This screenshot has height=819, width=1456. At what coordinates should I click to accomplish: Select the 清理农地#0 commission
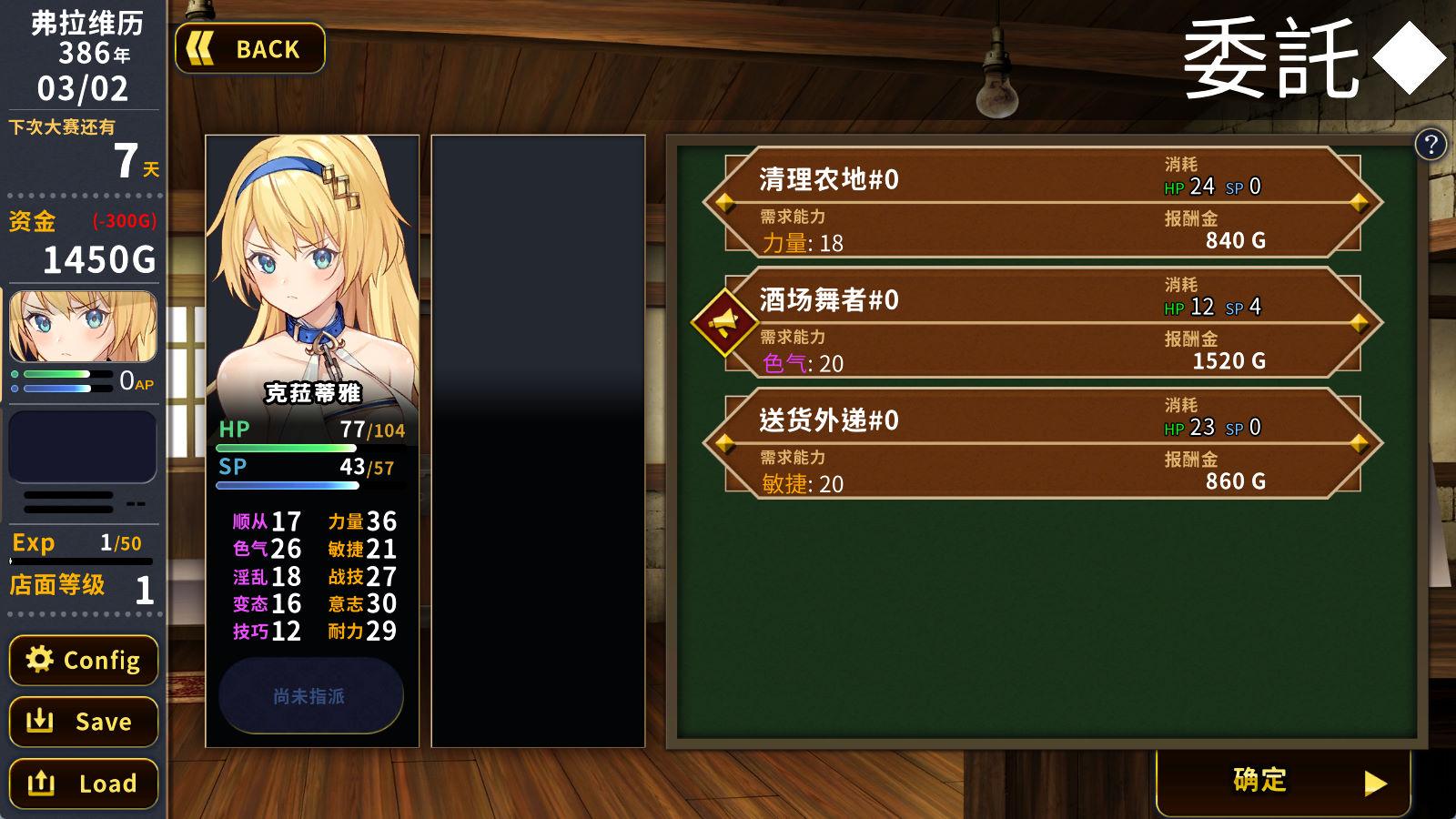(x=1042, y=202)
